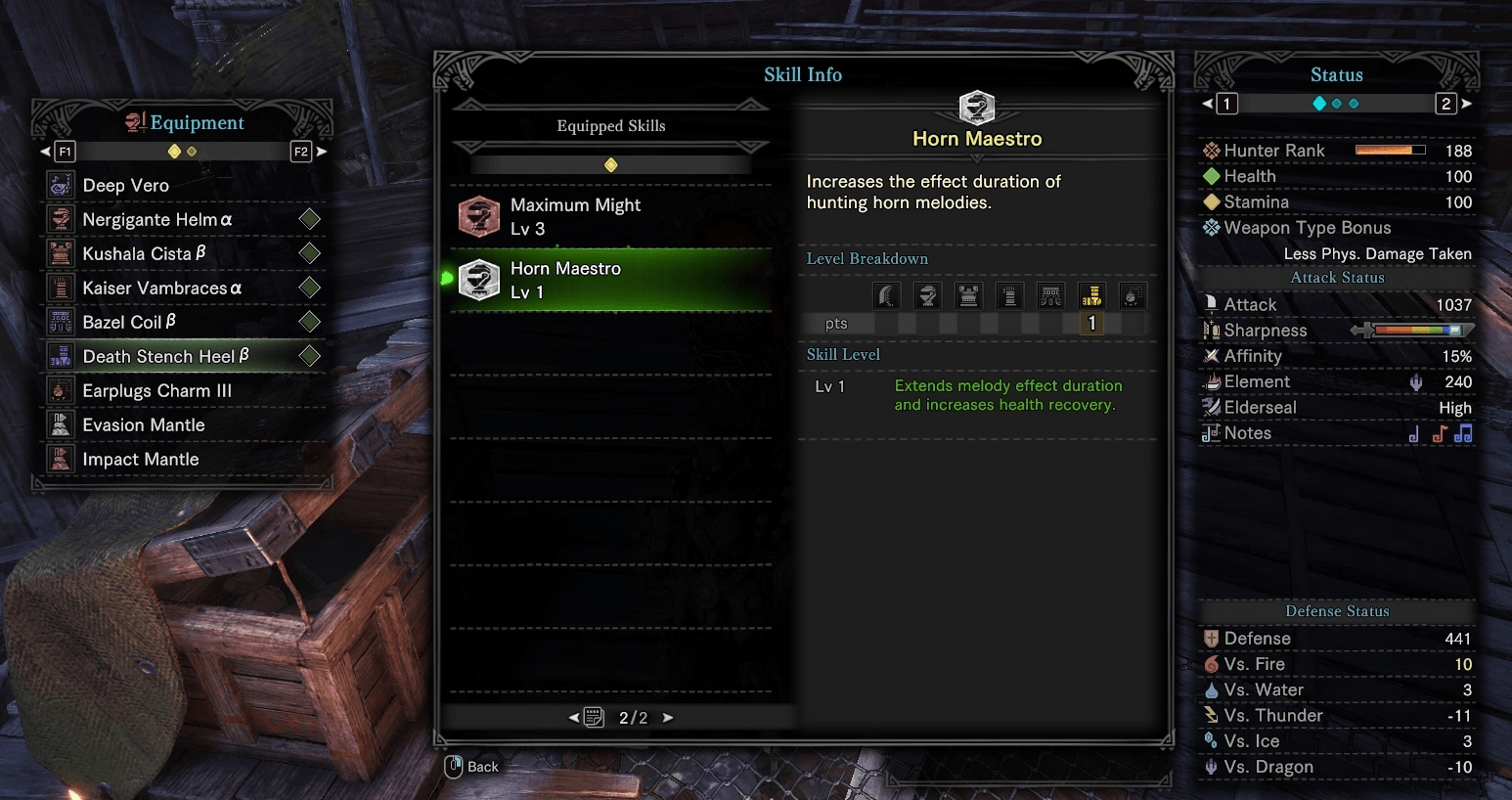
Task: Select the weapon icon in Level Breakdown
Action: tap(886, 295)
